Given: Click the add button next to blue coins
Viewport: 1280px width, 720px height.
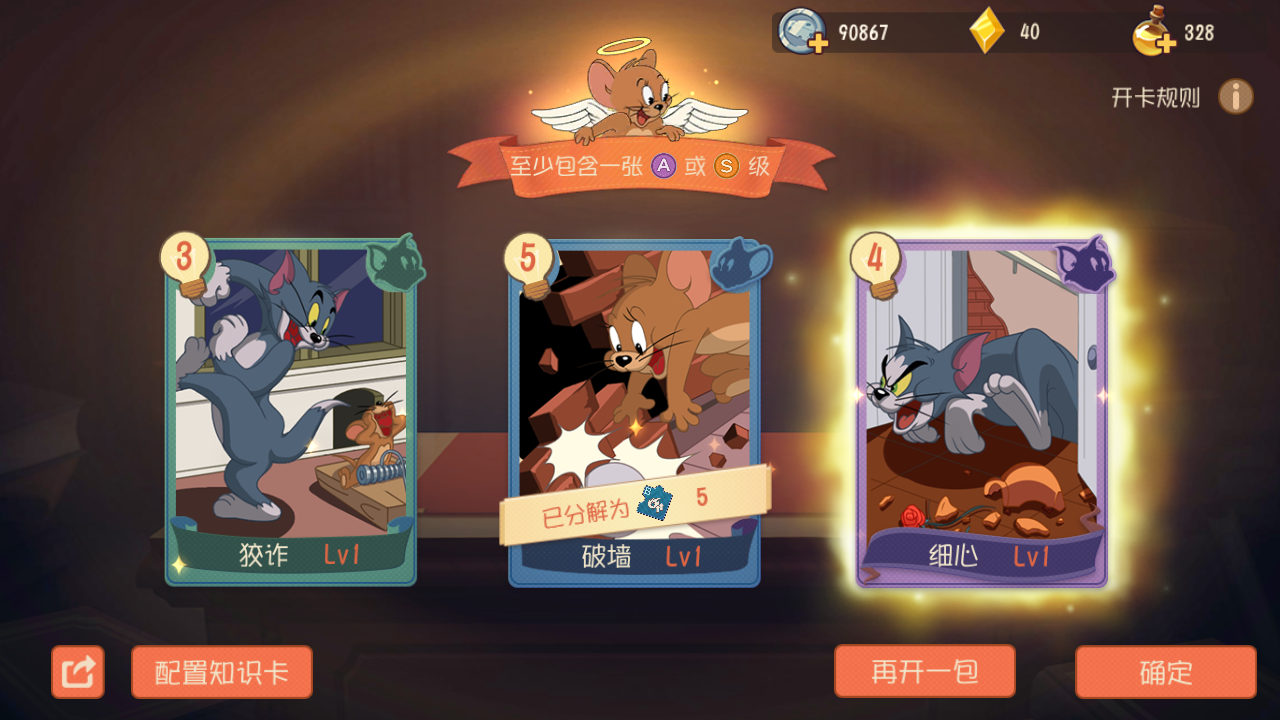Looking at the screenshot, I should pos(820,42).
